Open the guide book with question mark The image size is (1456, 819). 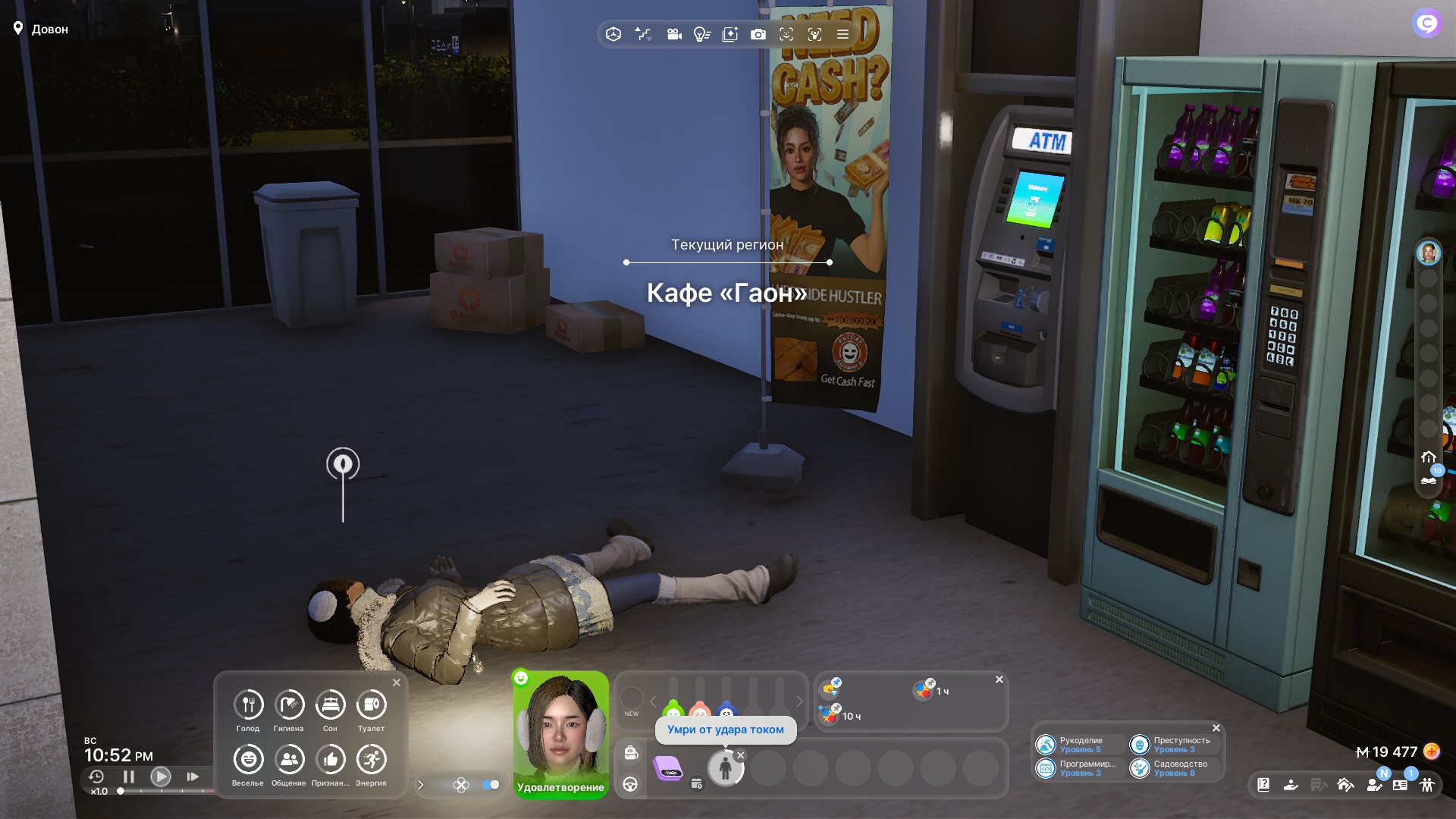1263,785
